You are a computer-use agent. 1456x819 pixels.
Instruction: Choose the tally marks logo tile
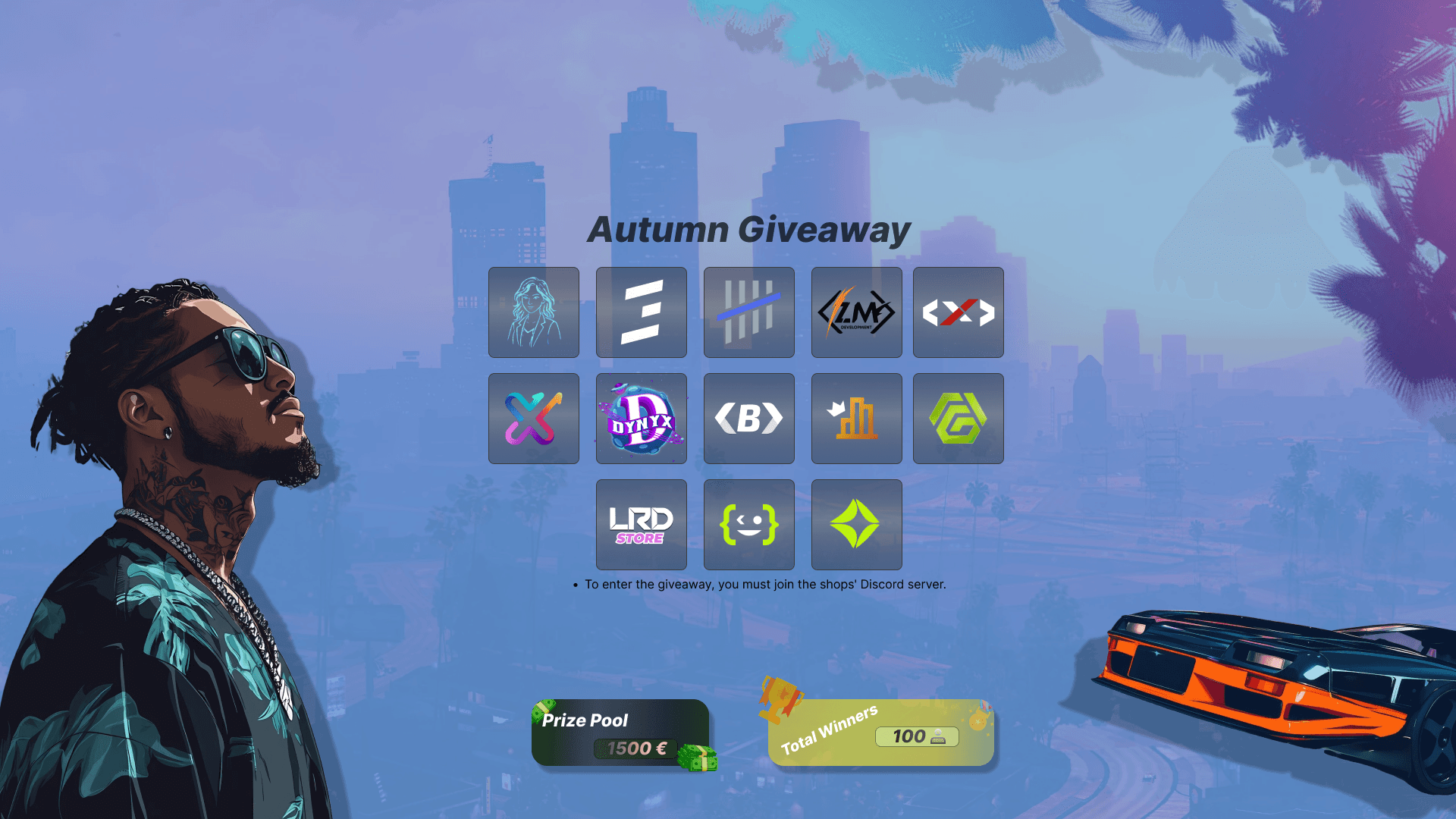(x=749, y=312)
